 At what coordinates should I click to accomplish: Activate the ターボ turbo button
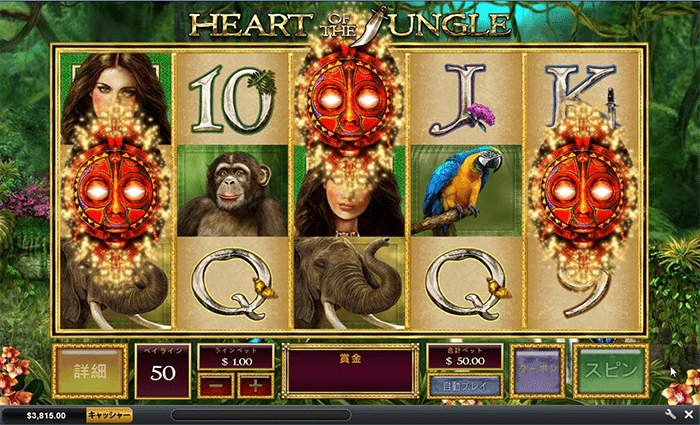click(x=538, y=371)
